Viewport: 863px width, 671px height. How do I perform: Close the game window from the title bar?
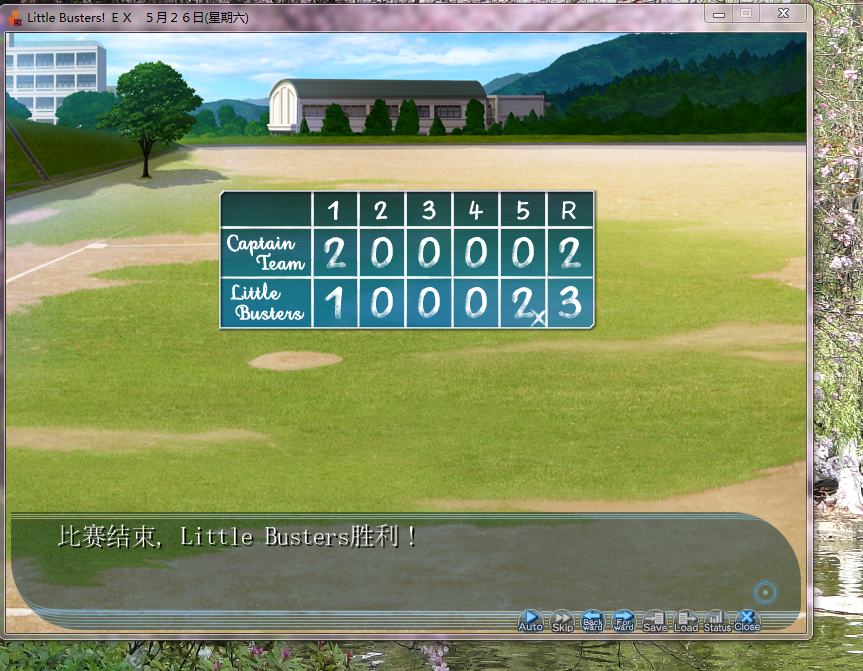[783, 14]
